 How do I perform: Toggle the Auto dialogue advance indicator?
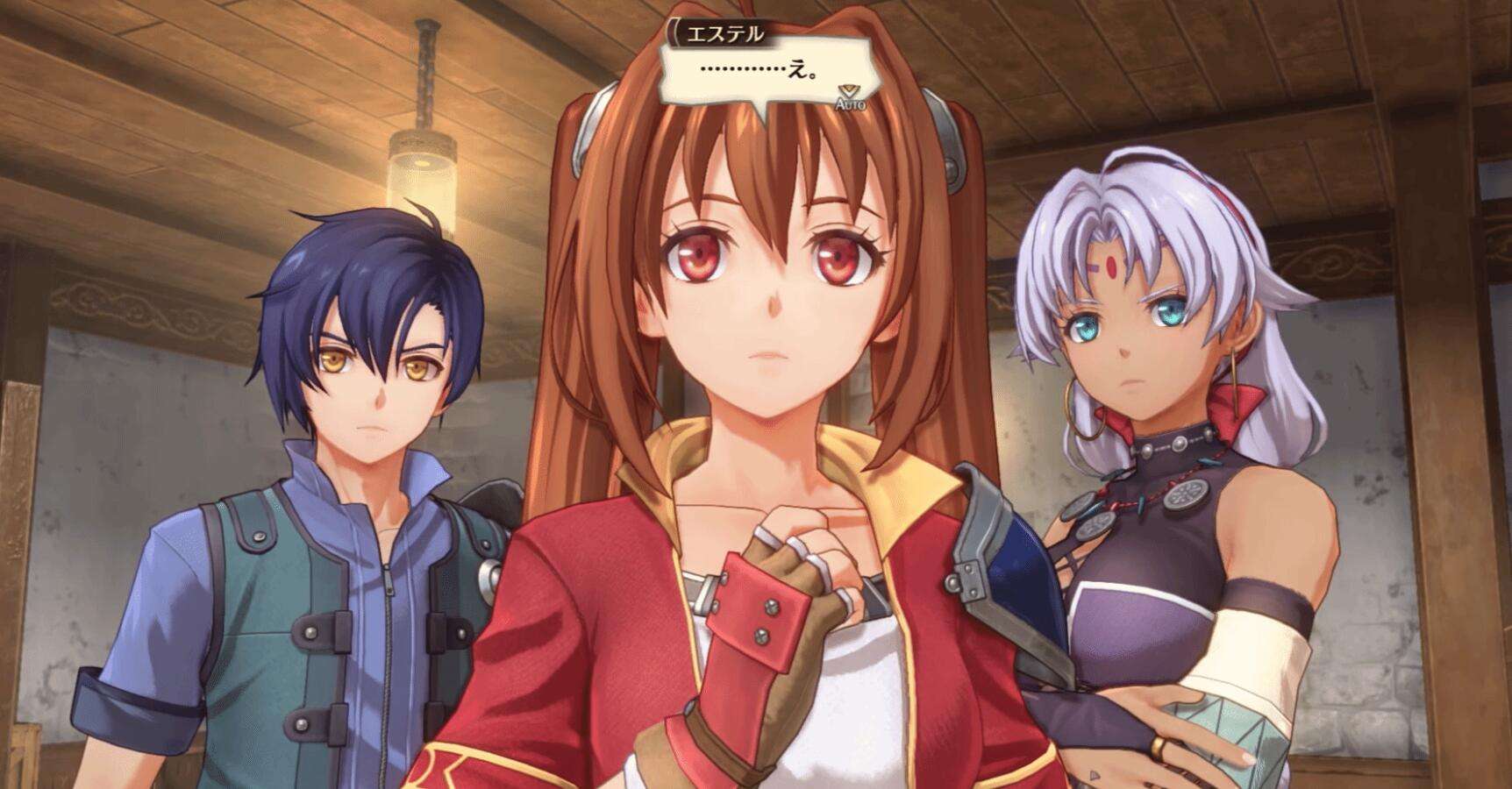pos(849,97)
